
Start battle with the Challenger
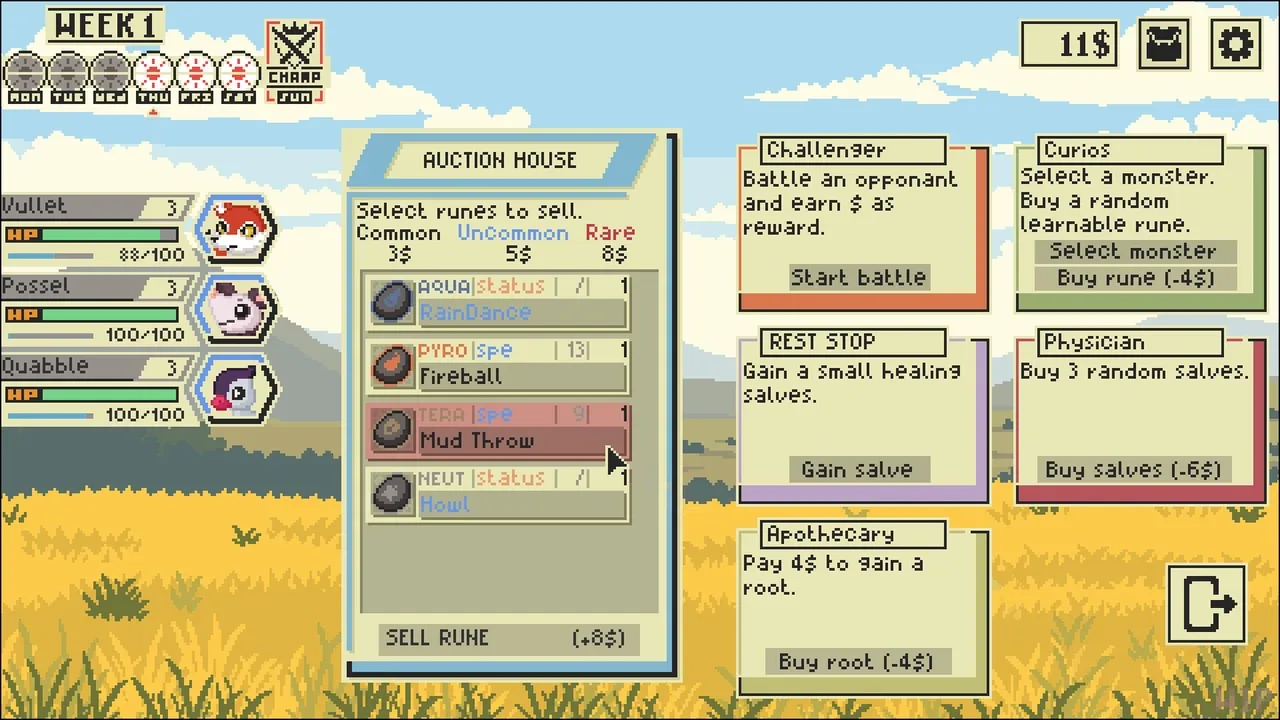click(x=858, y=277)
